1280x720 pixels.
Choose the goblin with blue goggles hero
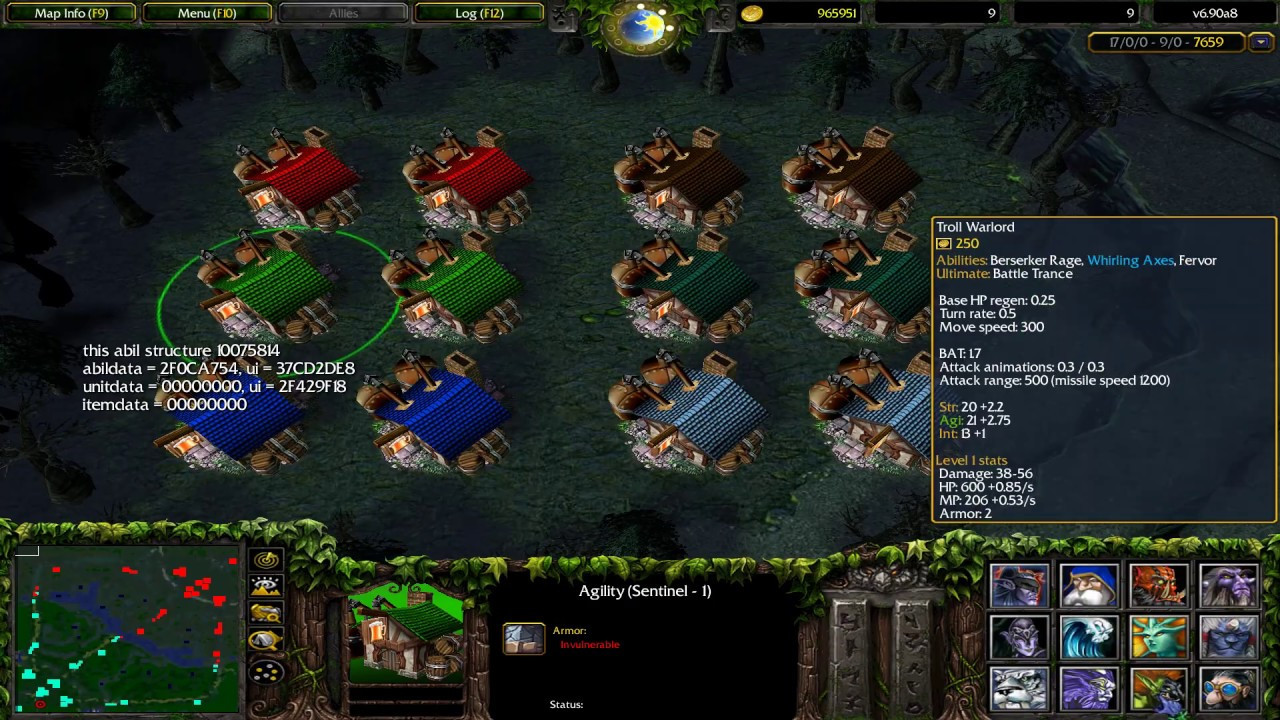(1228, 689)
